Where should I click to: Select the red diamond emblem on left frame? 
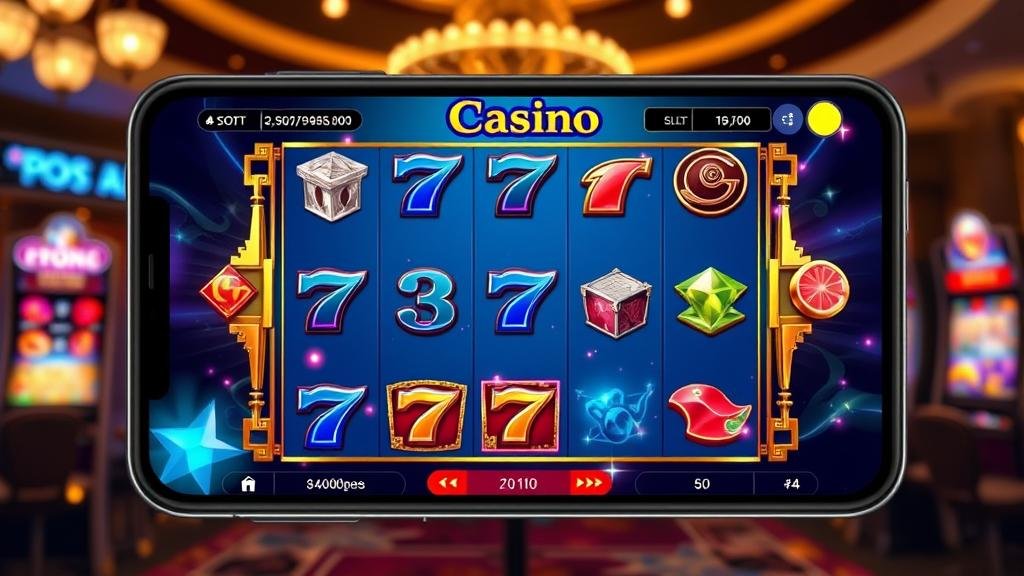228,291
